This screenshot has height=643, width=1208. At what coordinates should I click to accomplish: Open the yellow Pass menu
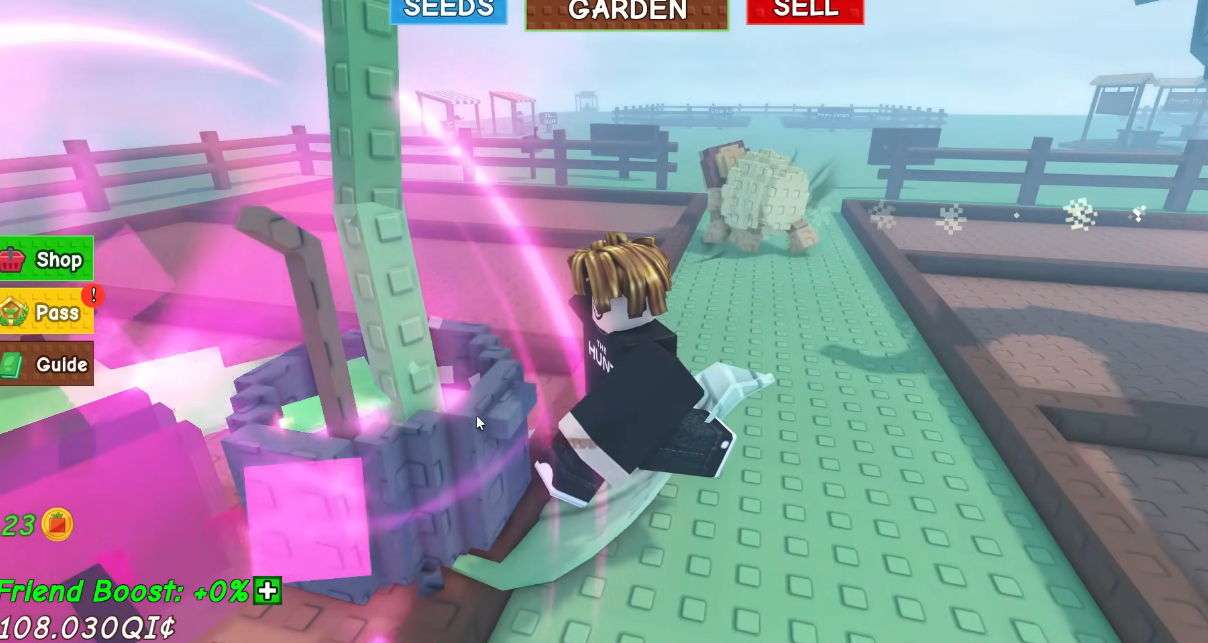(x=46, y=312)
